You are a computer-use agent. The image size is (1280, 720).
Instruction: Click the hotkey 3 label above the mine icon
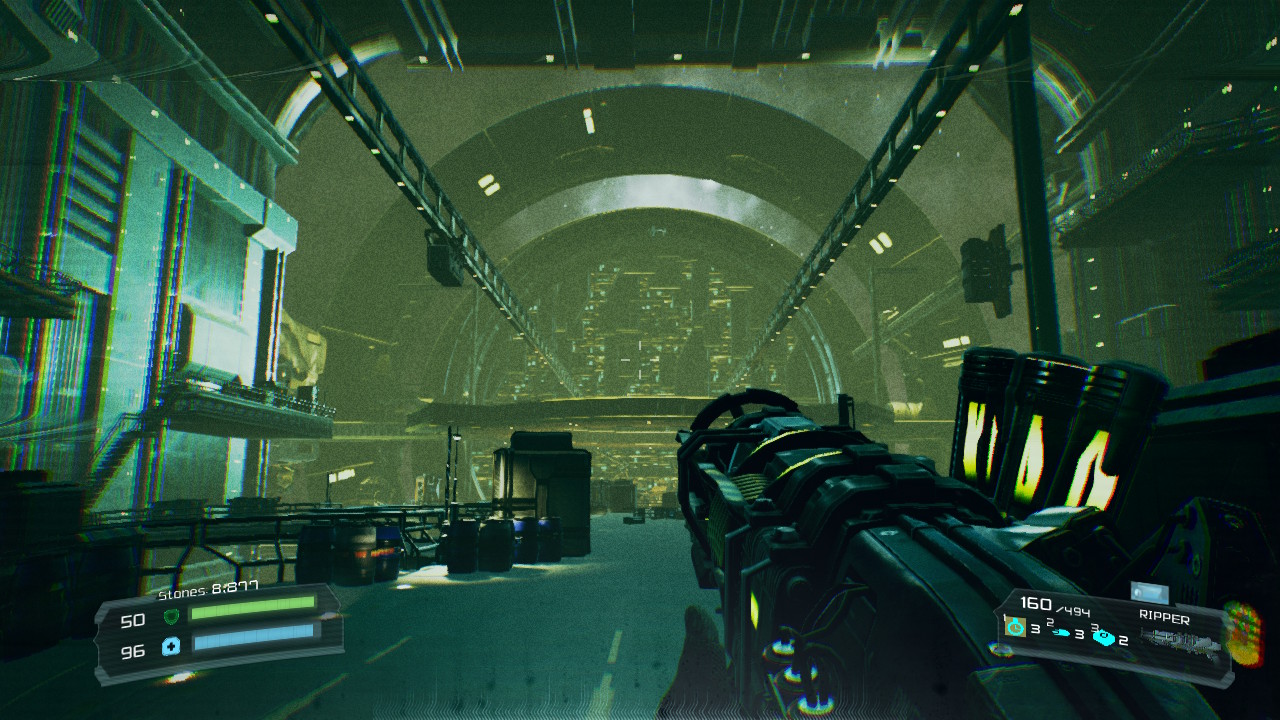pyautogui.click(x=1094, y=626)
